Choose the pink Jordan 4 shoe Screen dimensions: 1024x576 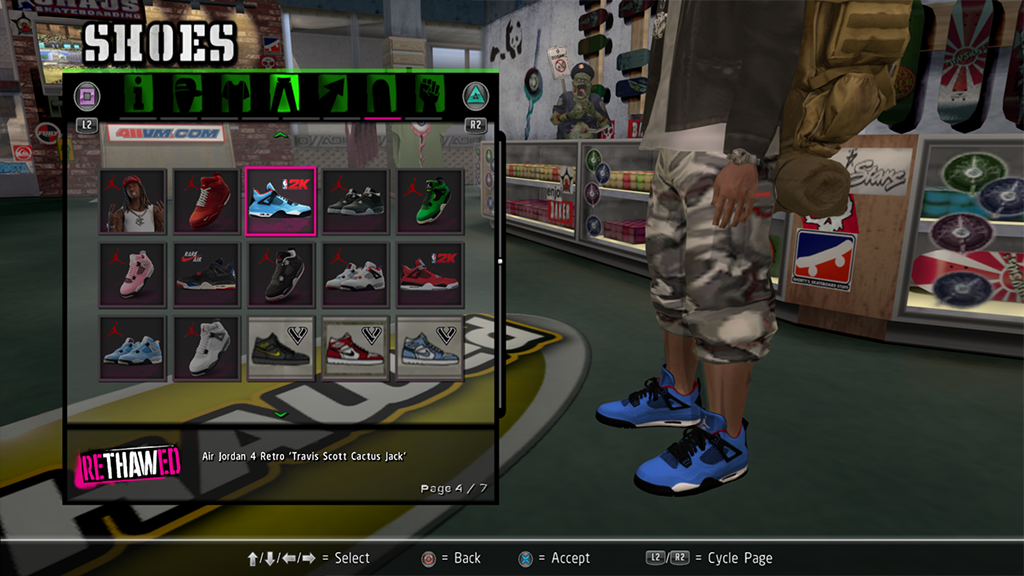132,274
